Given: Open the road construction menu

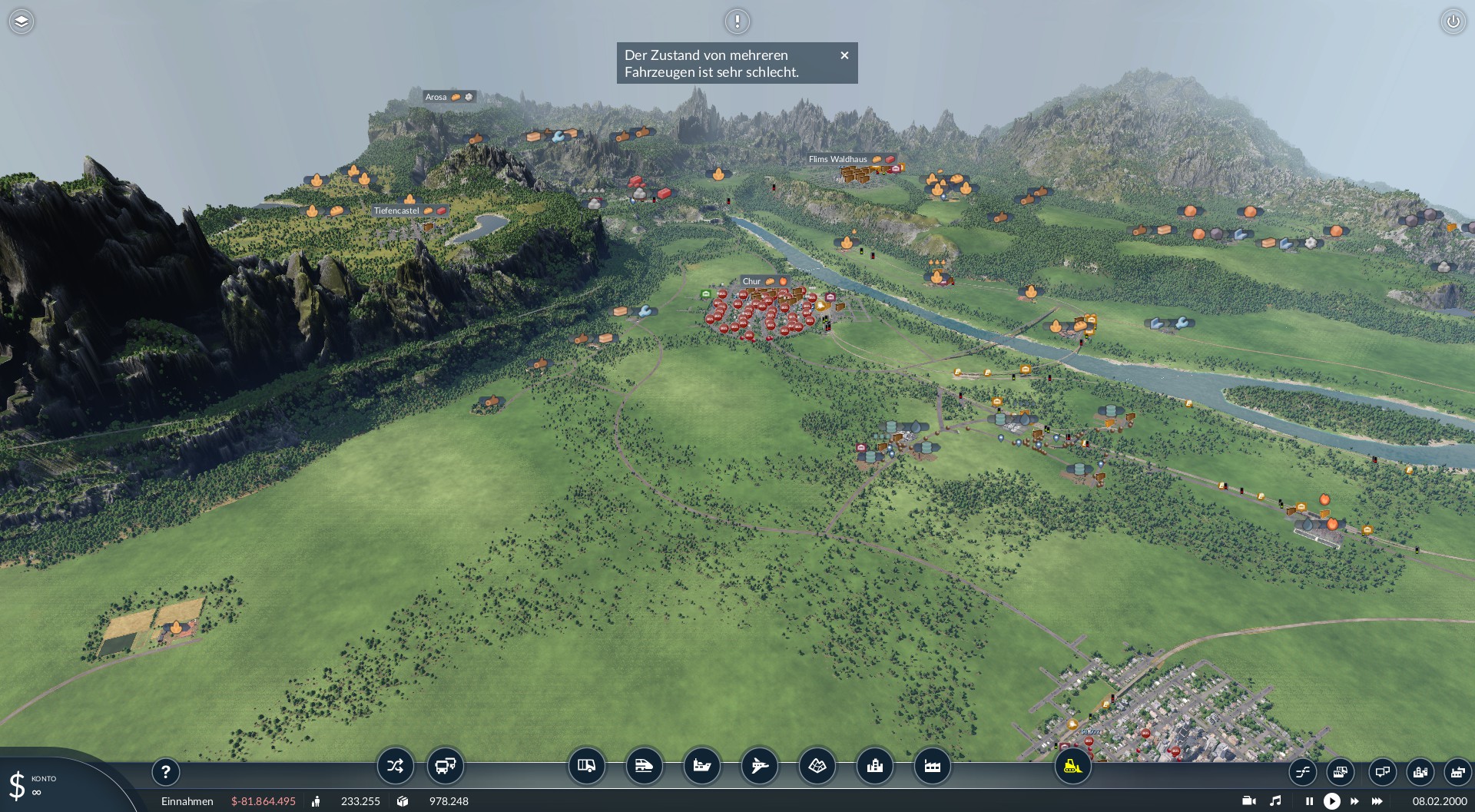Looking at the screenshot, I should [x=586, y=766].
